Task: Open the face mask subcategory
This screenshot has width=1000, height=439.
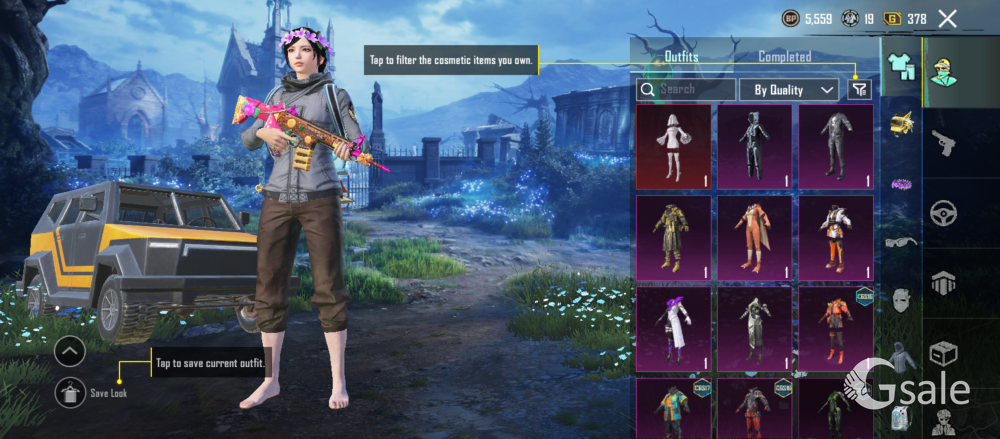Action: click(x=901, y=299)
